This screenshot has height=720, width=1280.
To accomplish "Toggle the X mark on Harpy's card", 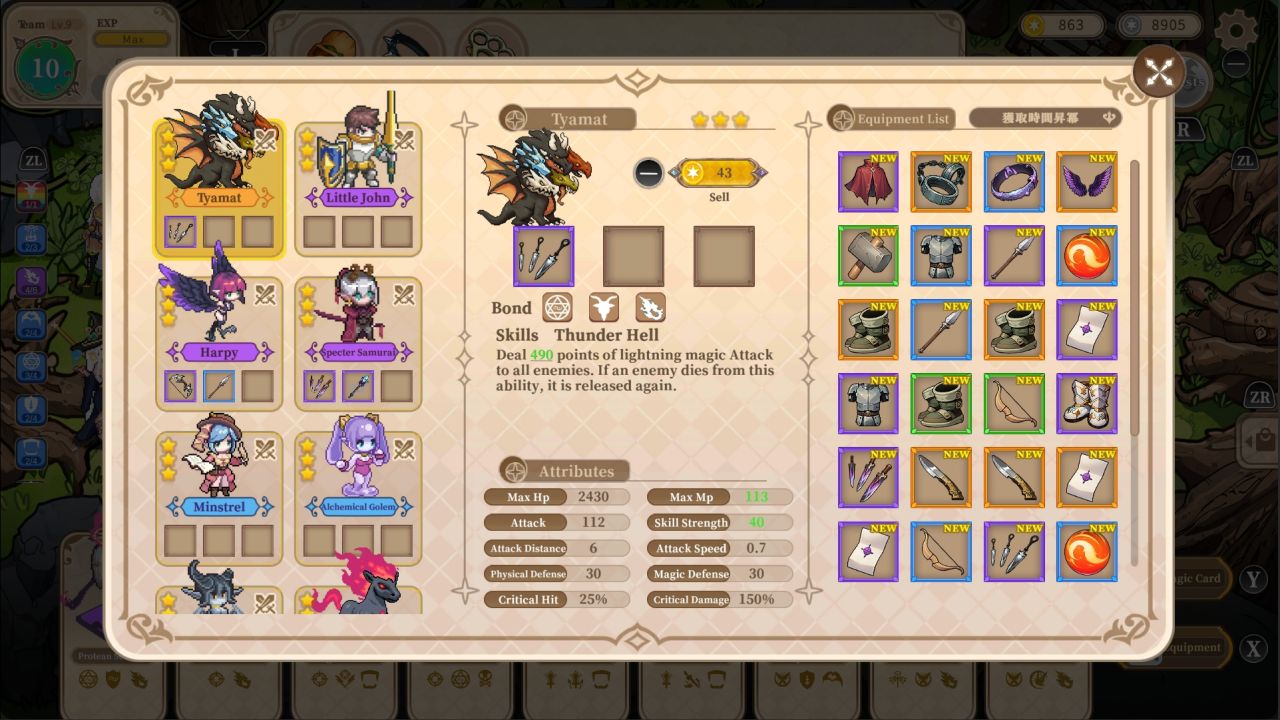I will pyautogui.click(x=265, y=295).
